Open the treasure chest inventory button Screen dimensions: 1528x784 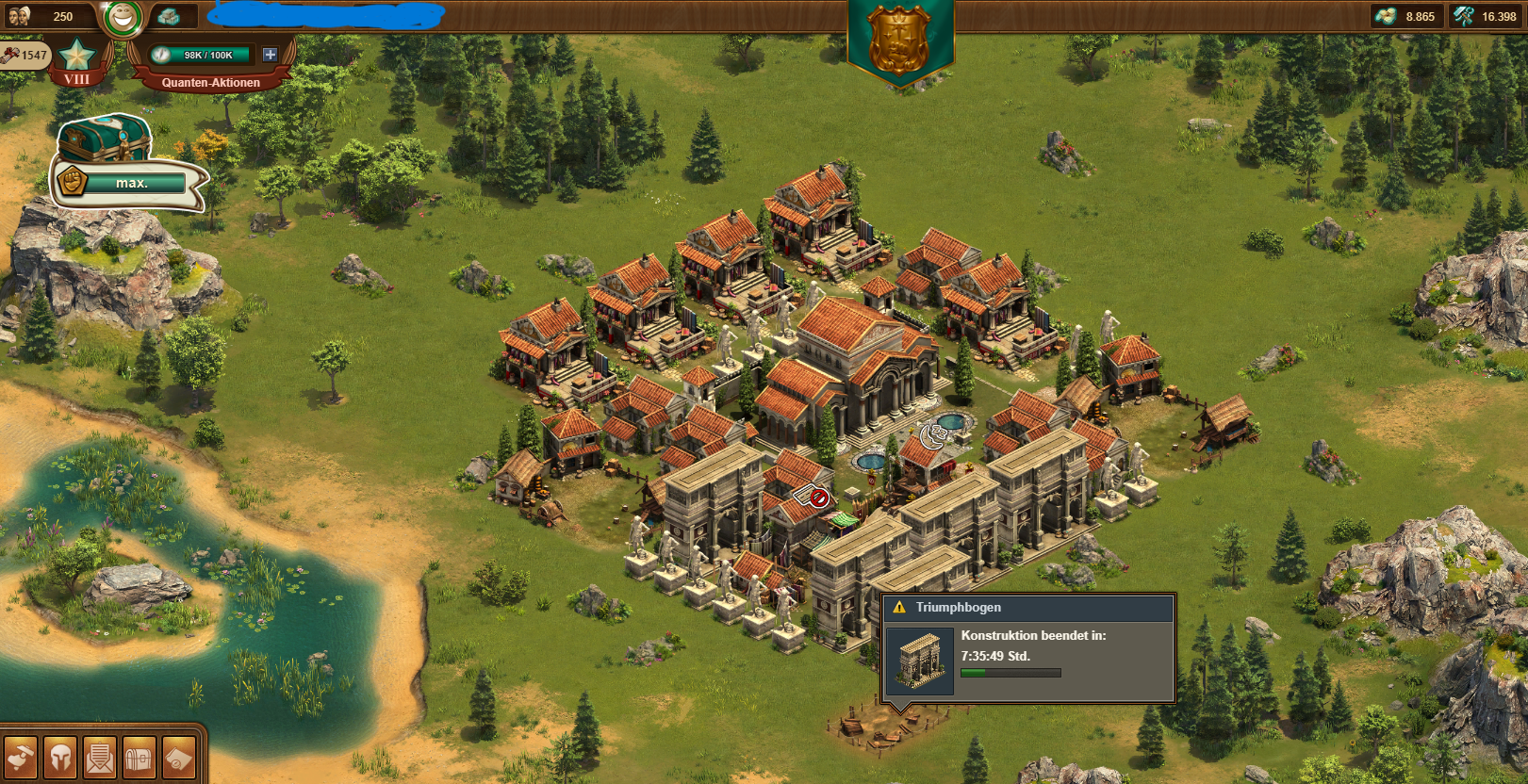click(139, 757)
